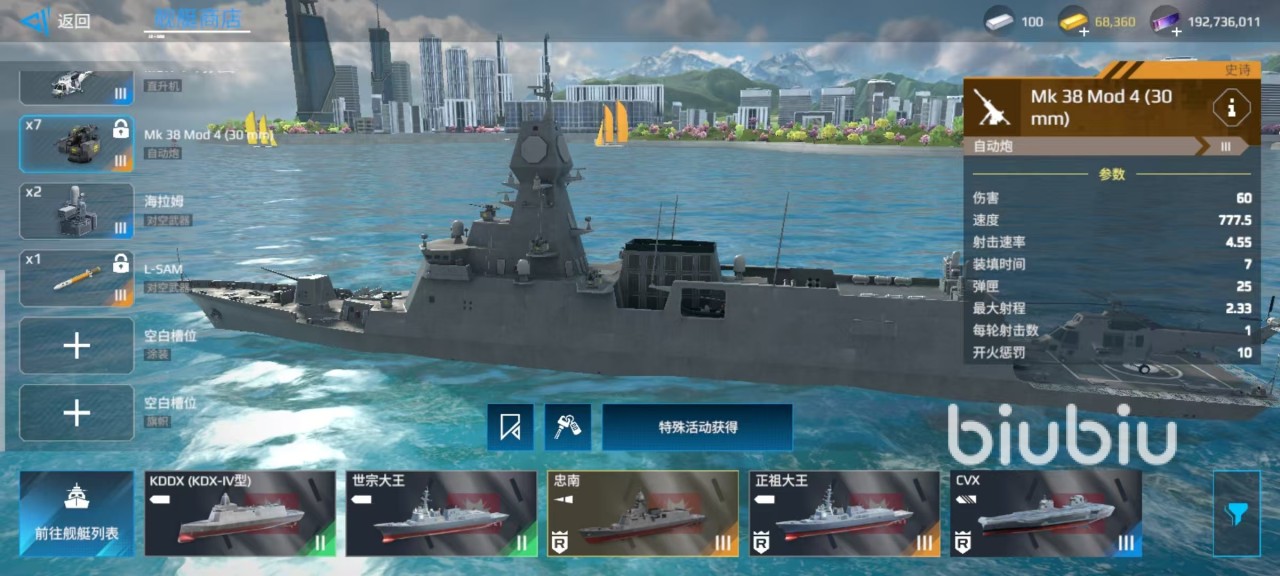
Task: Open the empty 旗帜 flag slot
Action: click(77, 413)
